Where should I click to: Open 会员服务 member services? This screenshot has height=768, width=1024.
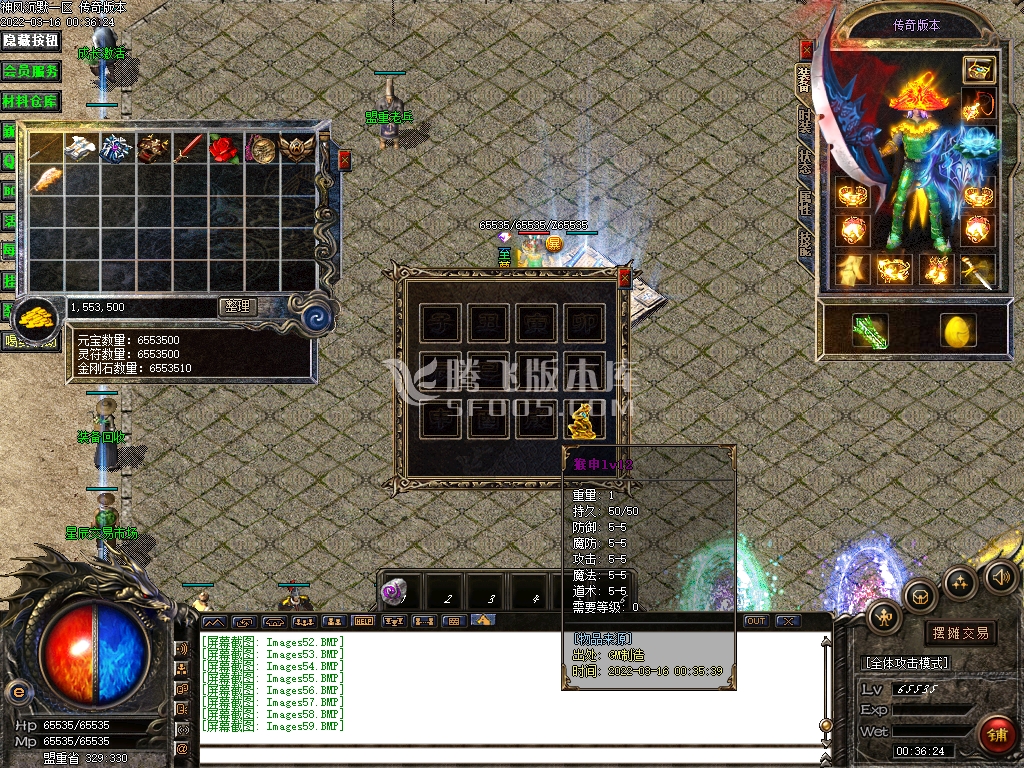31,72
